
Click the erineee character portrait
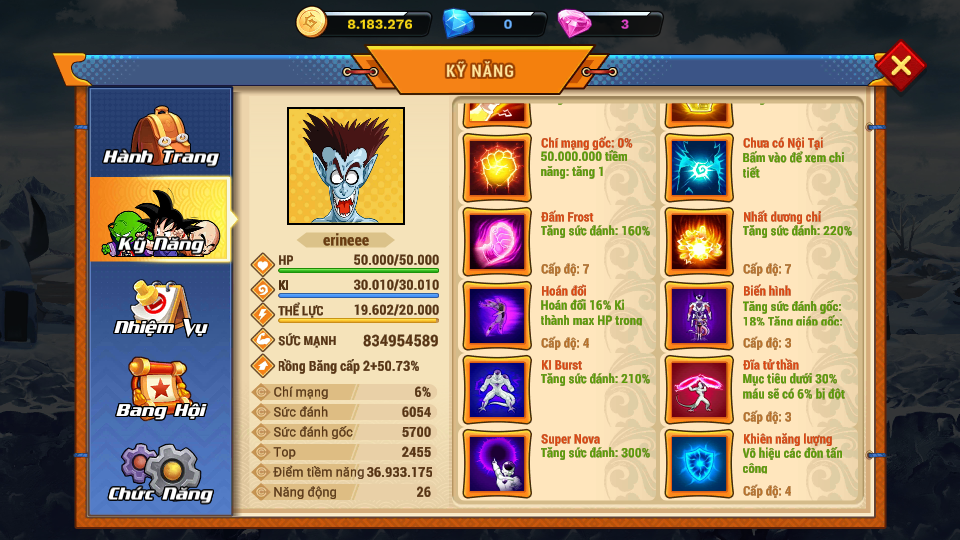pos(346,166)
